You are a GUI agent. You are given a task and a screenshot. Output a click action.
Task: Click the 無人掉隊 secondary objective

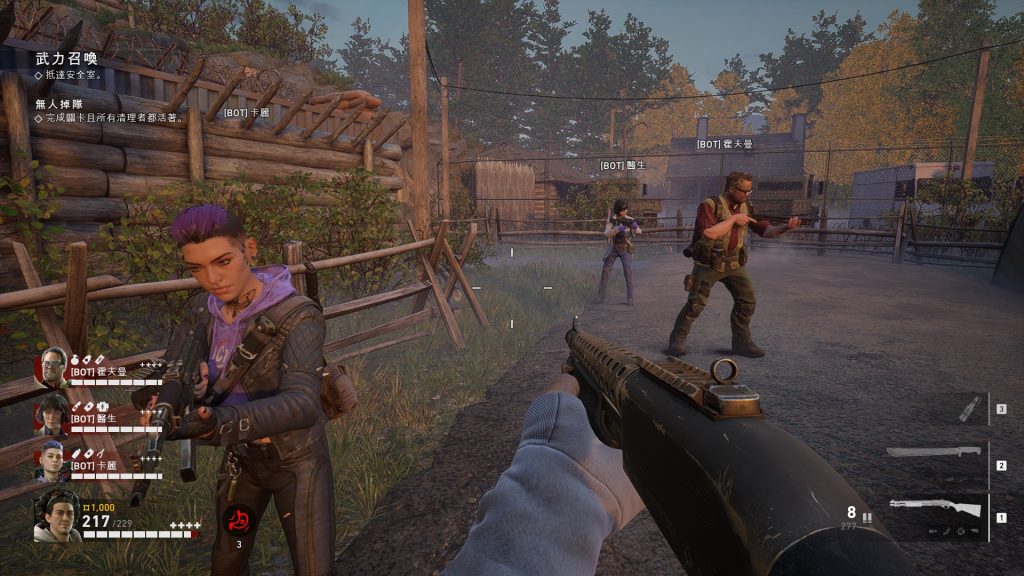tap(62, 103)
